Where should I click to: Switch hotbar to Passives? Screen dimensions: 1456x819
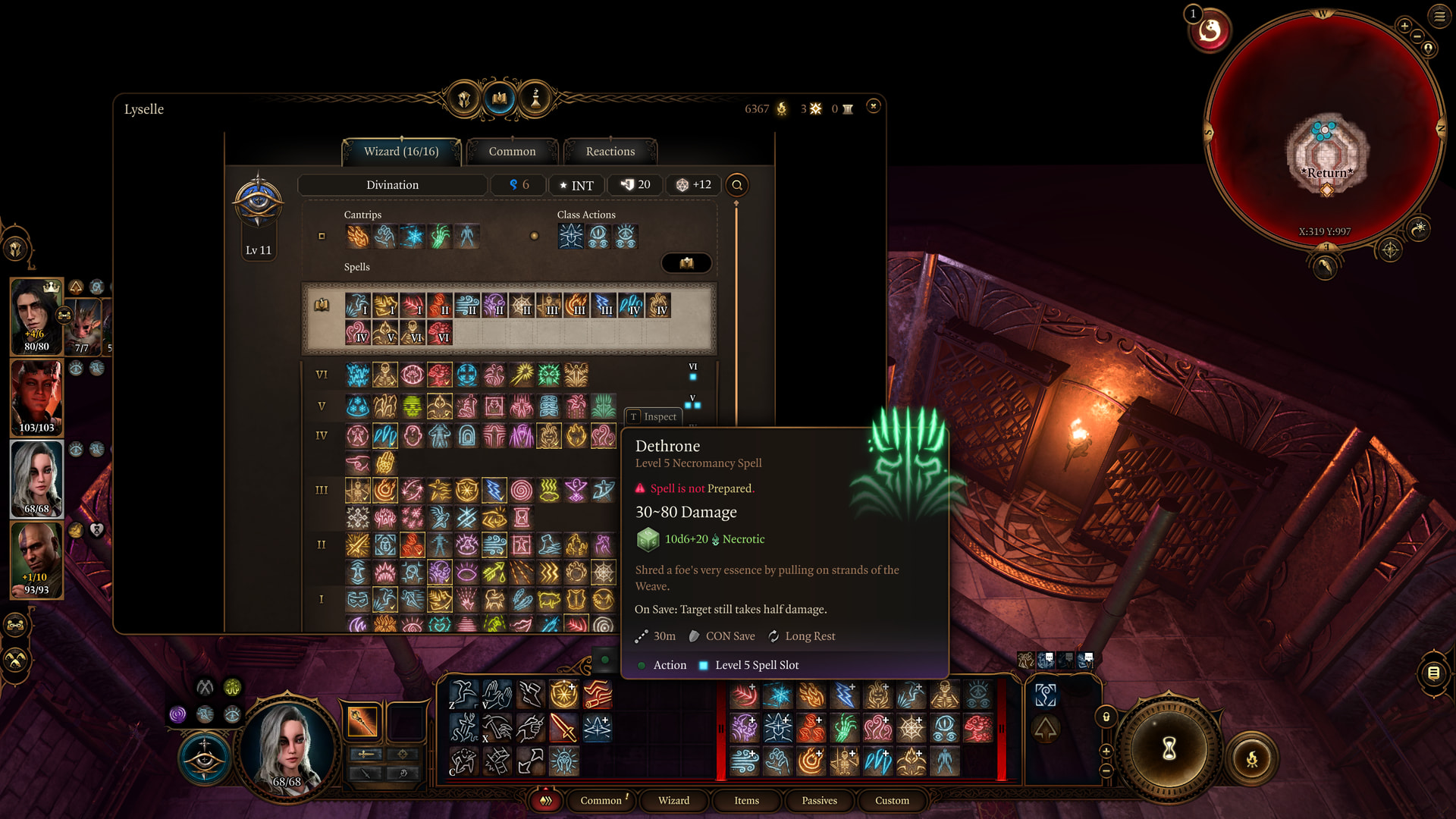coord(819,801)
